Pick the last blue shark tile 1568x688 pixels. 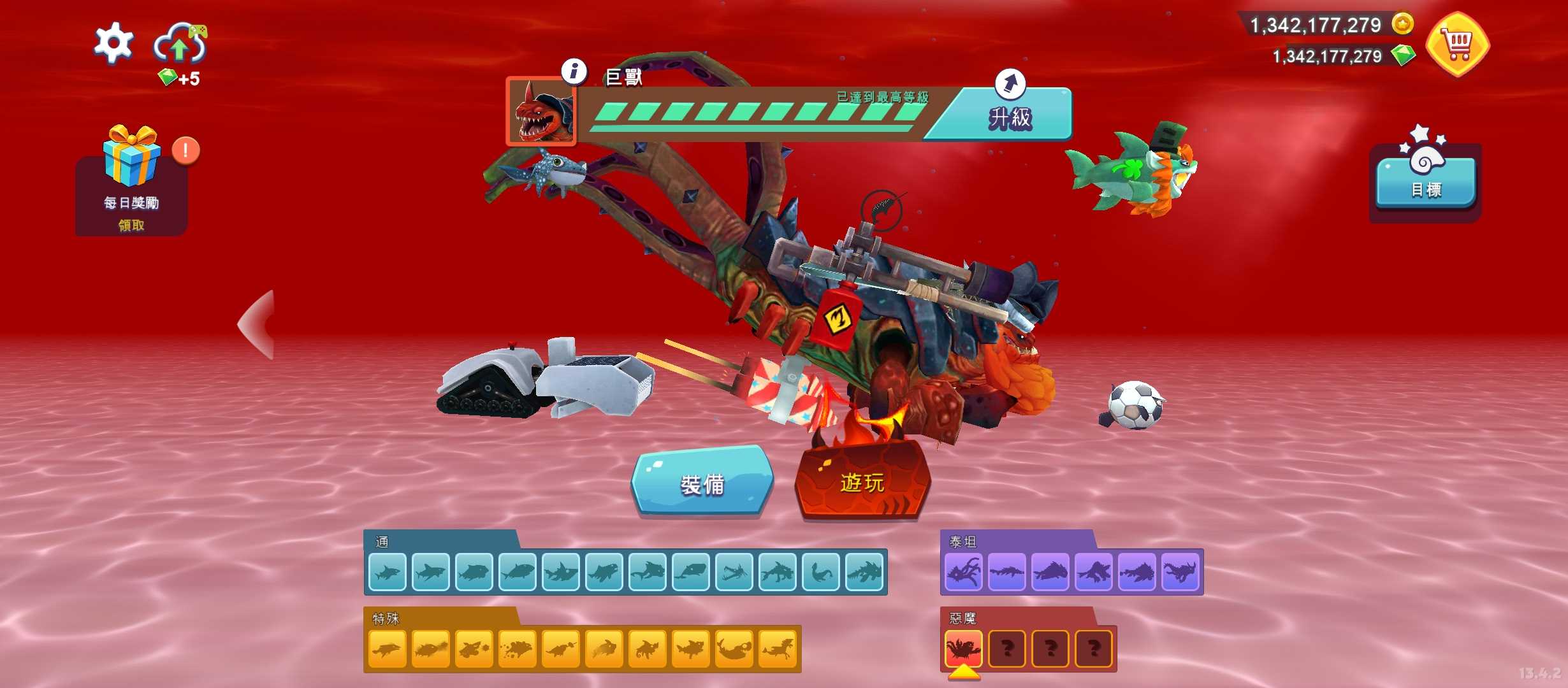(864, 572)
